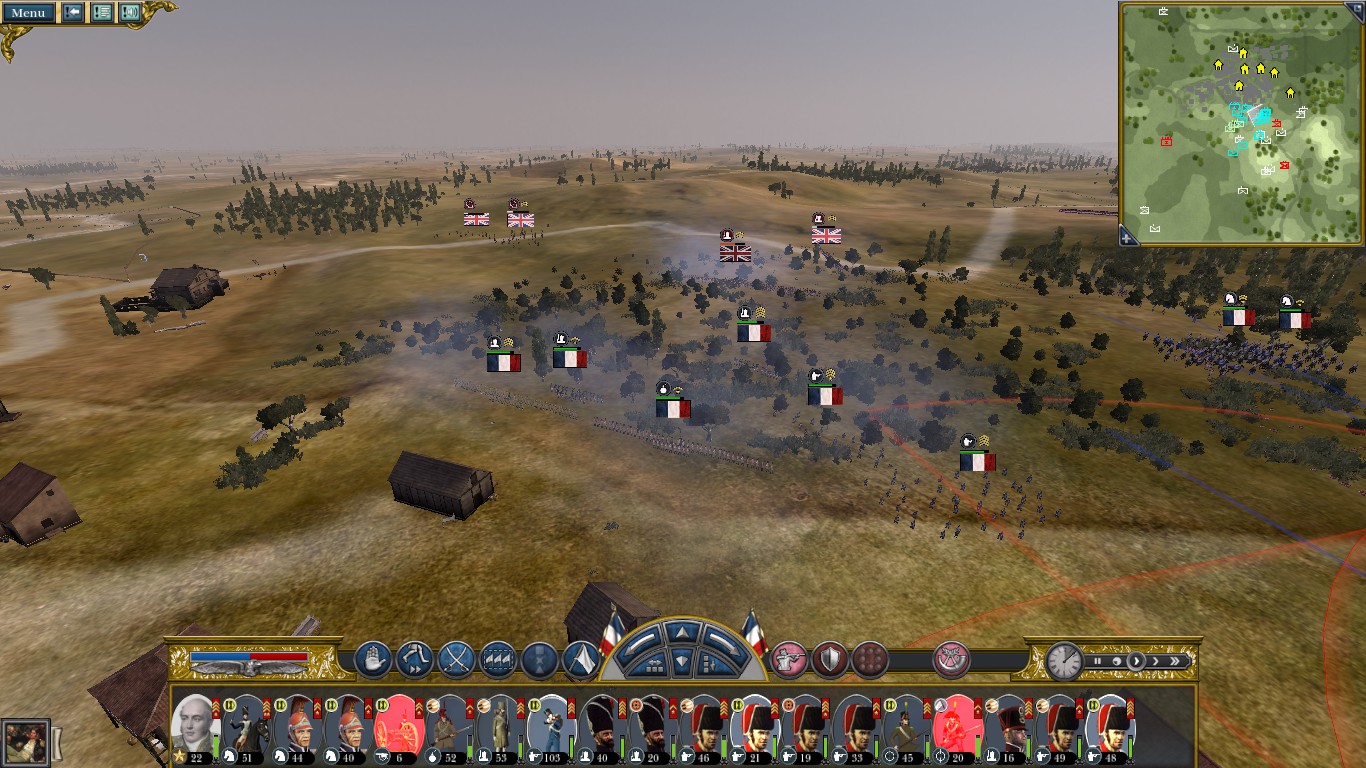Click the down arrow move-backward button
This screenshot has width=1366, height=768.
point(680,661)
